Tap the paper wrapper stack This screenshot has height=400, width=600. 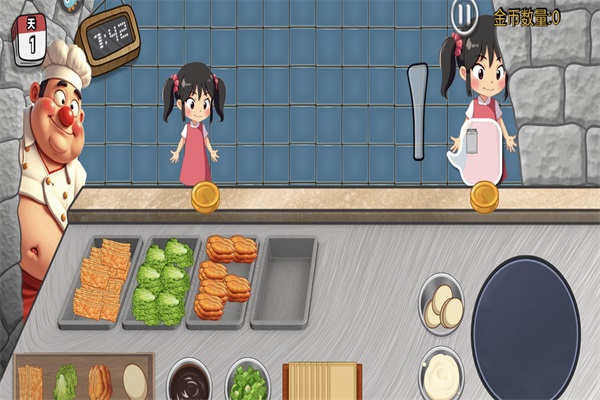(321, 382)
